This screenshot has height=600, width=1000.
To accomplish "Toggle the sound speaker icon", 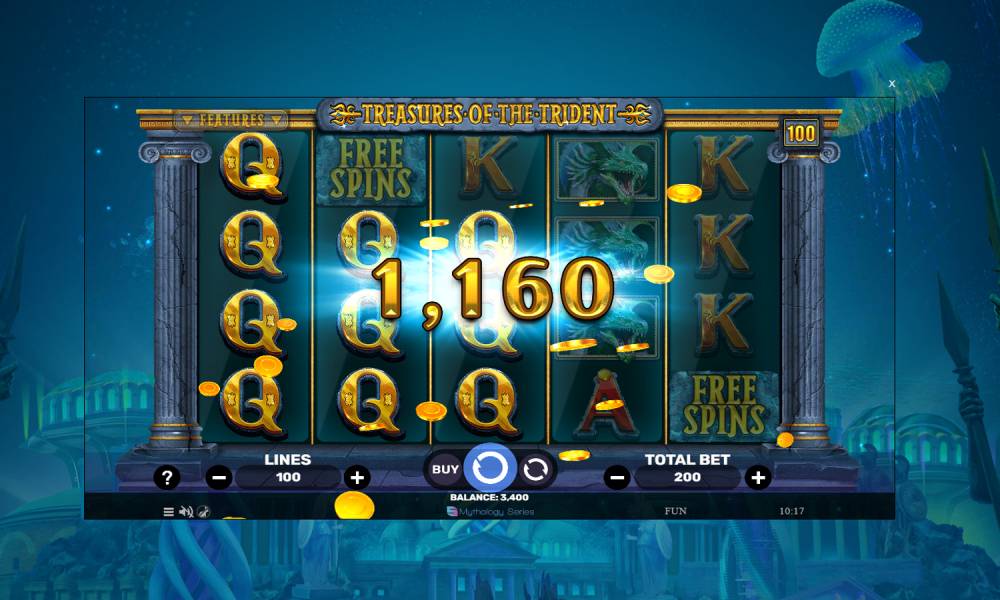I will pos(185,511).
